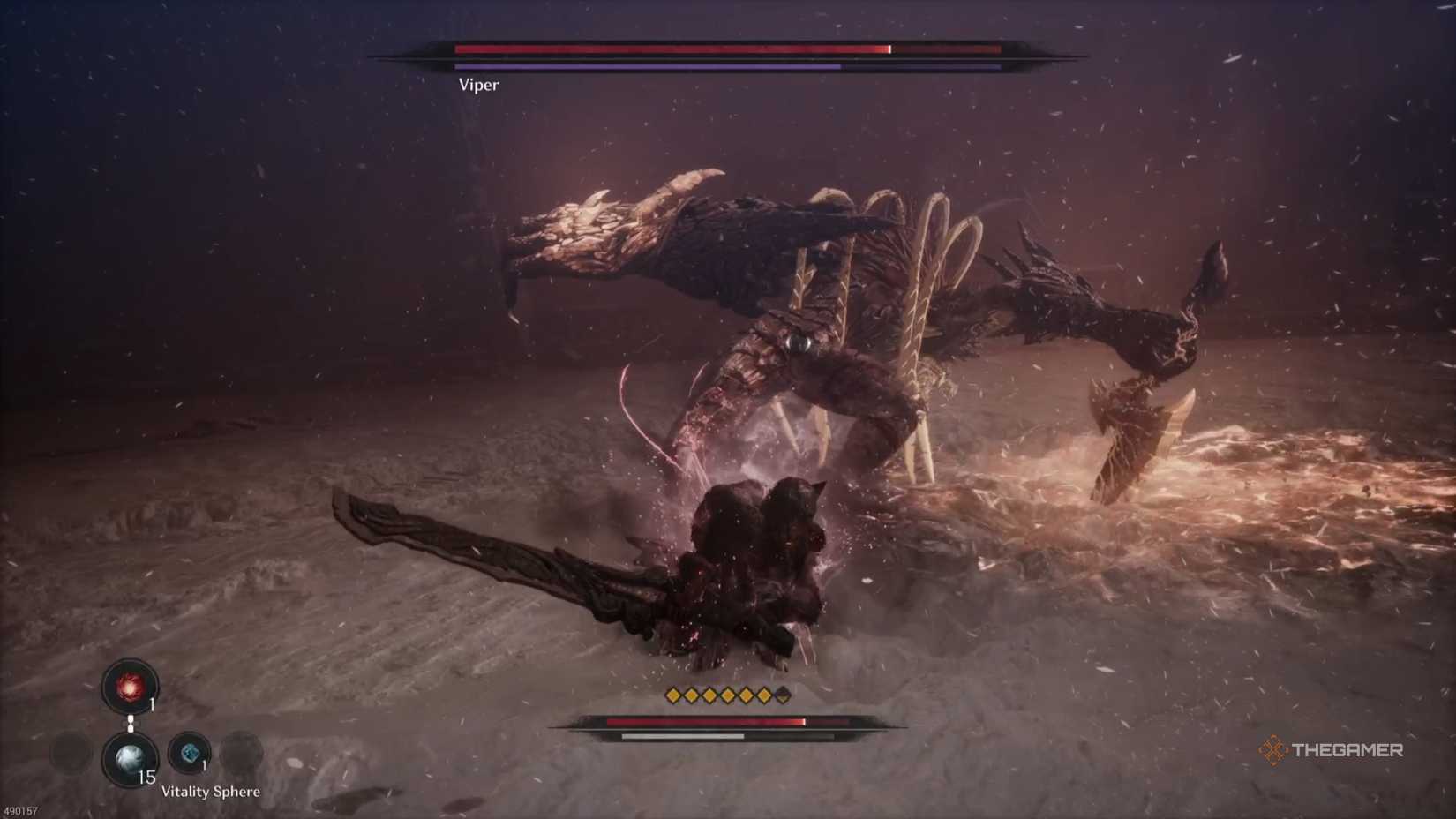Click the Vitality Sphere text label
Viewport: 1456px width, 819px height.
(x=211, y=791)
